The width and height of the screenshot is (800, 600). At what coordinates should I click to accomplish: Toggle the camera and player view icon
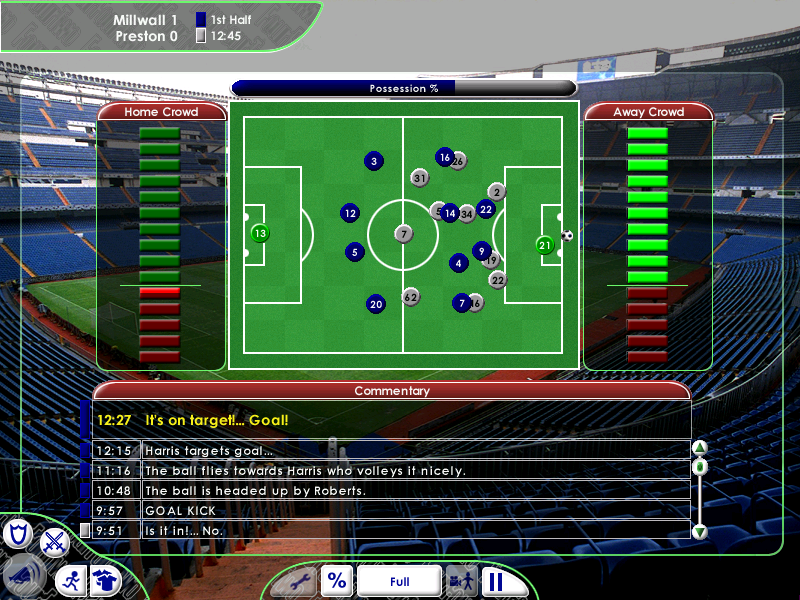click(461, 581)
